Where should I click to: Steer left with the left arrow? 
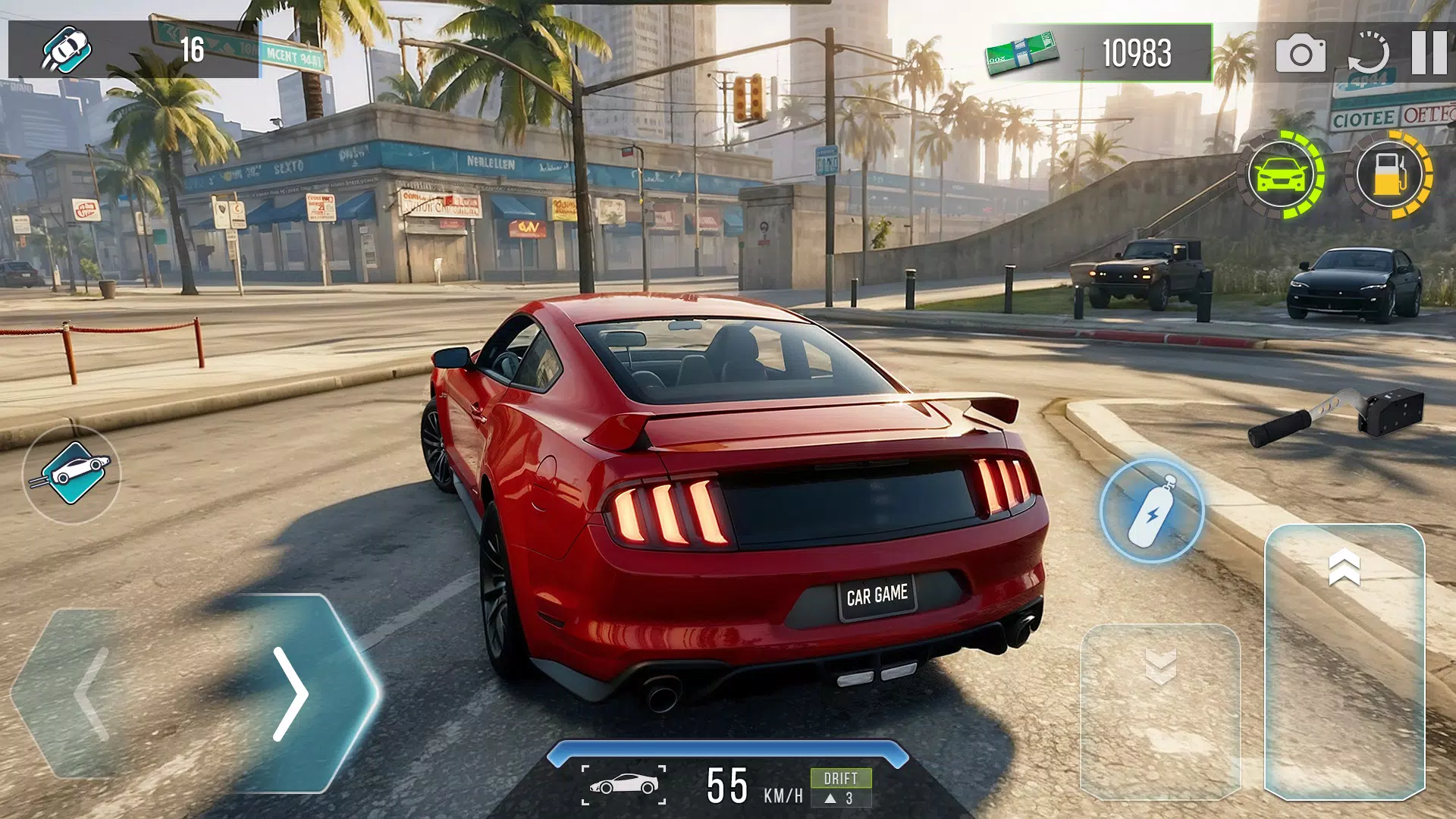tap(93, 693)
